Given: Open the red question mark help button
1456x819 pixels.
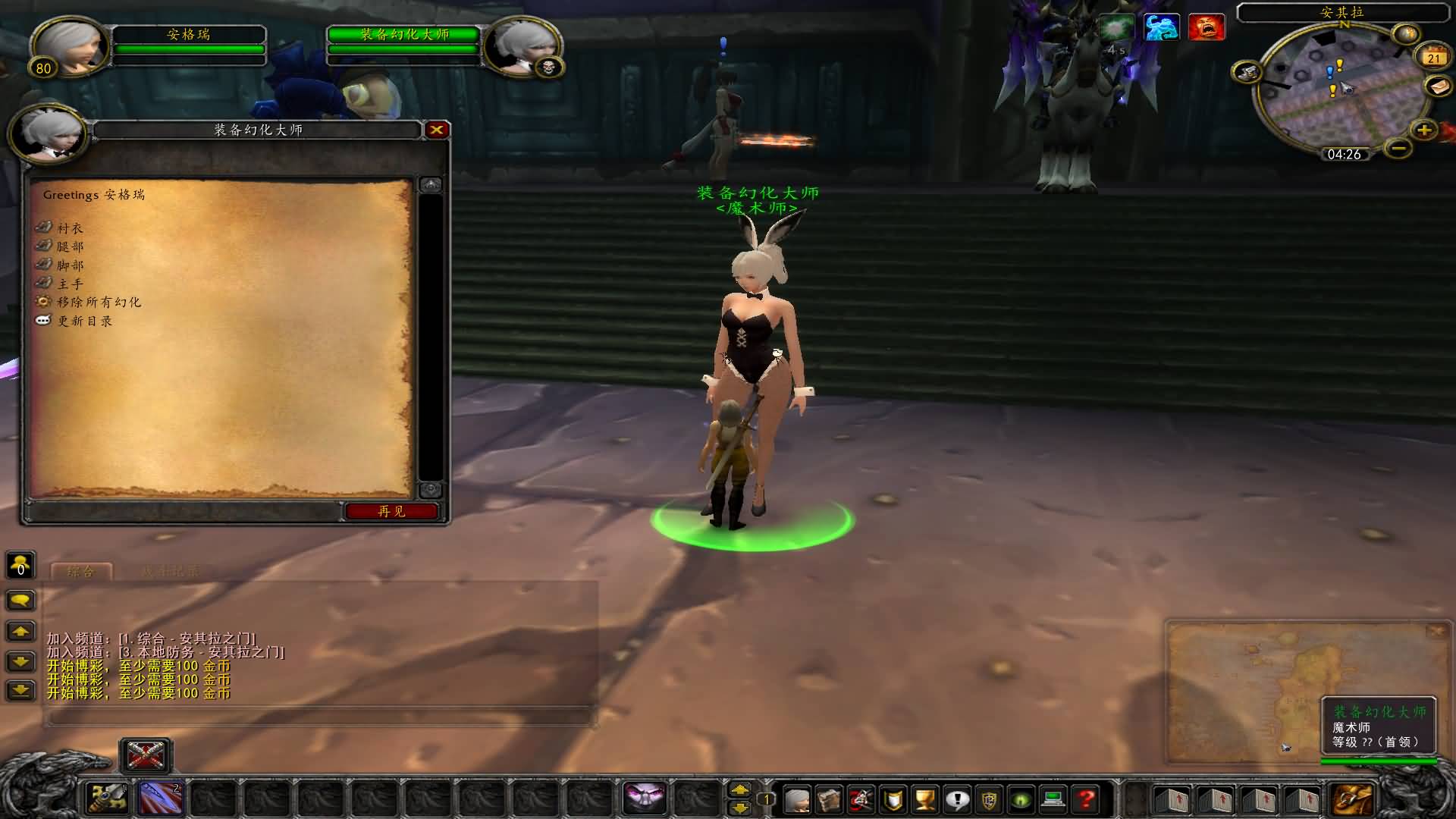Looking at the screenshot, I should click(x=1086, y=799).
